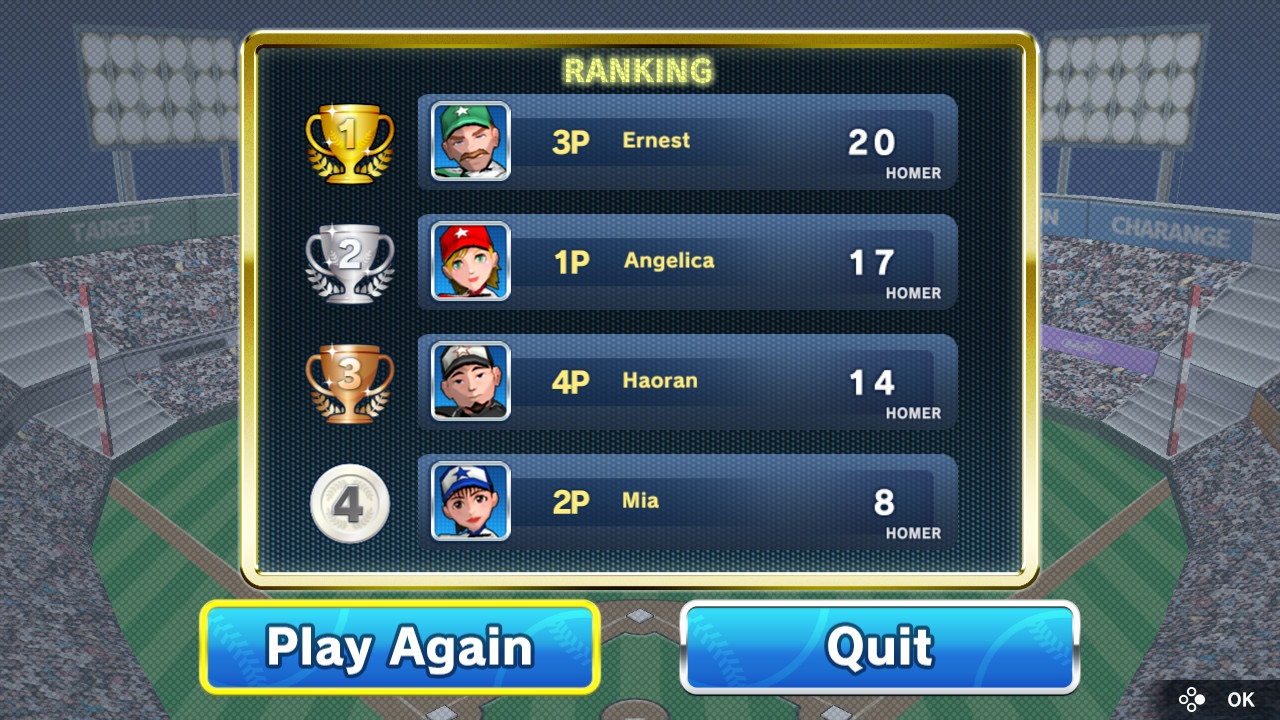Click Ernest's homer count of 20
This screenshot has height=720, width=1280.
[873, 141]
